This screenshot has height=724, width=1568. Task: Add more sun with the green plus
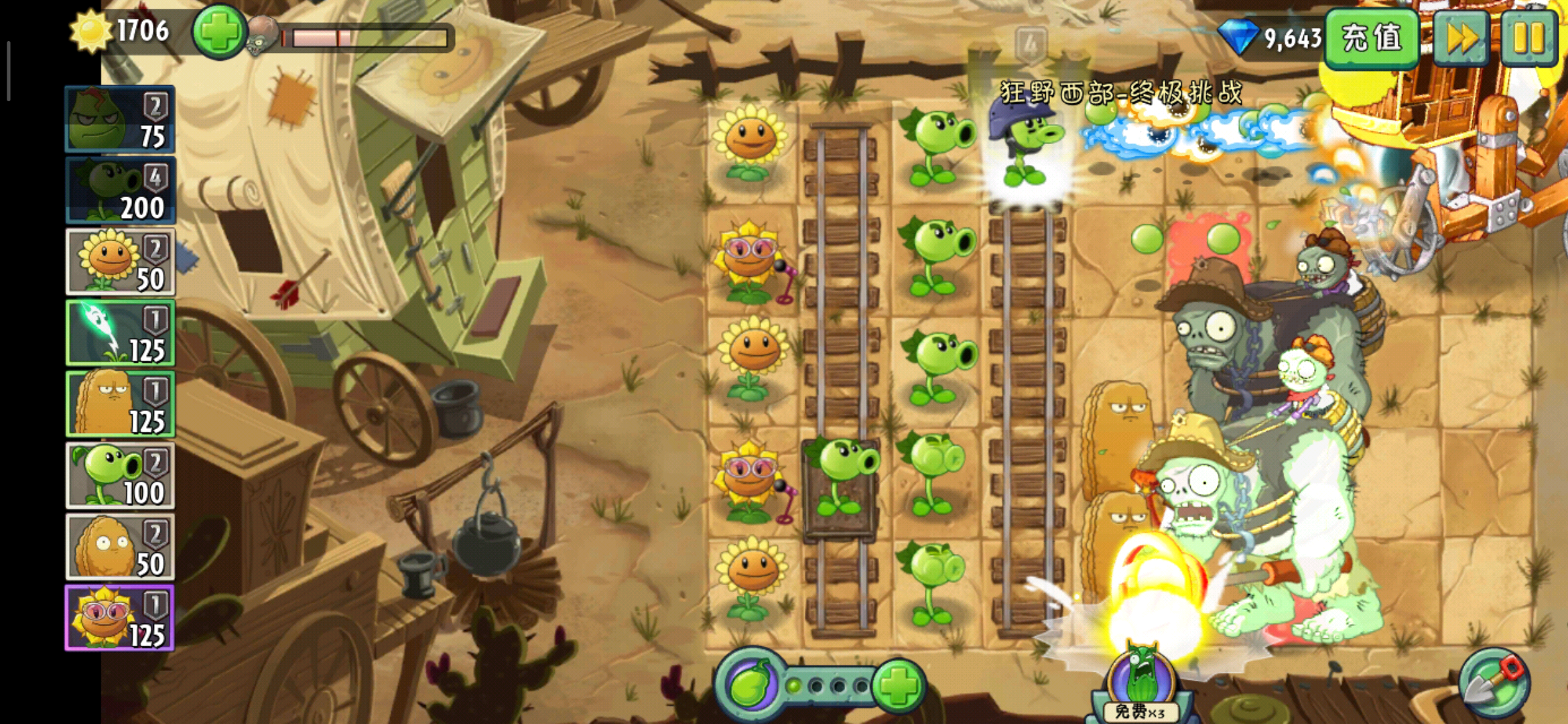pyautogui.click(x=218, y=32)
